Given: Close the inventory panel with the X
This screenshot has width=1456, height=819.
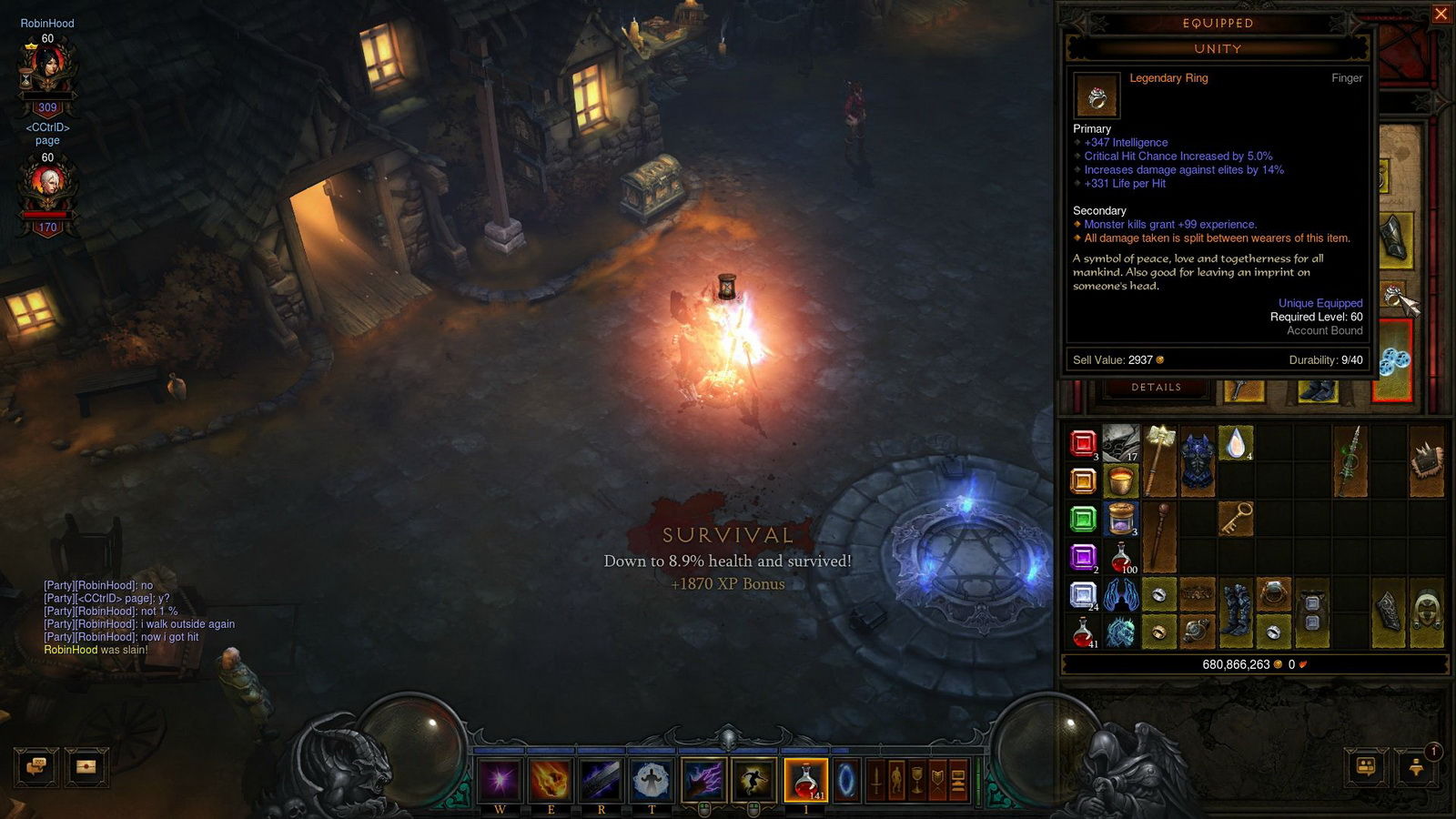Looking at the screenshot, I should (1441, 14).
